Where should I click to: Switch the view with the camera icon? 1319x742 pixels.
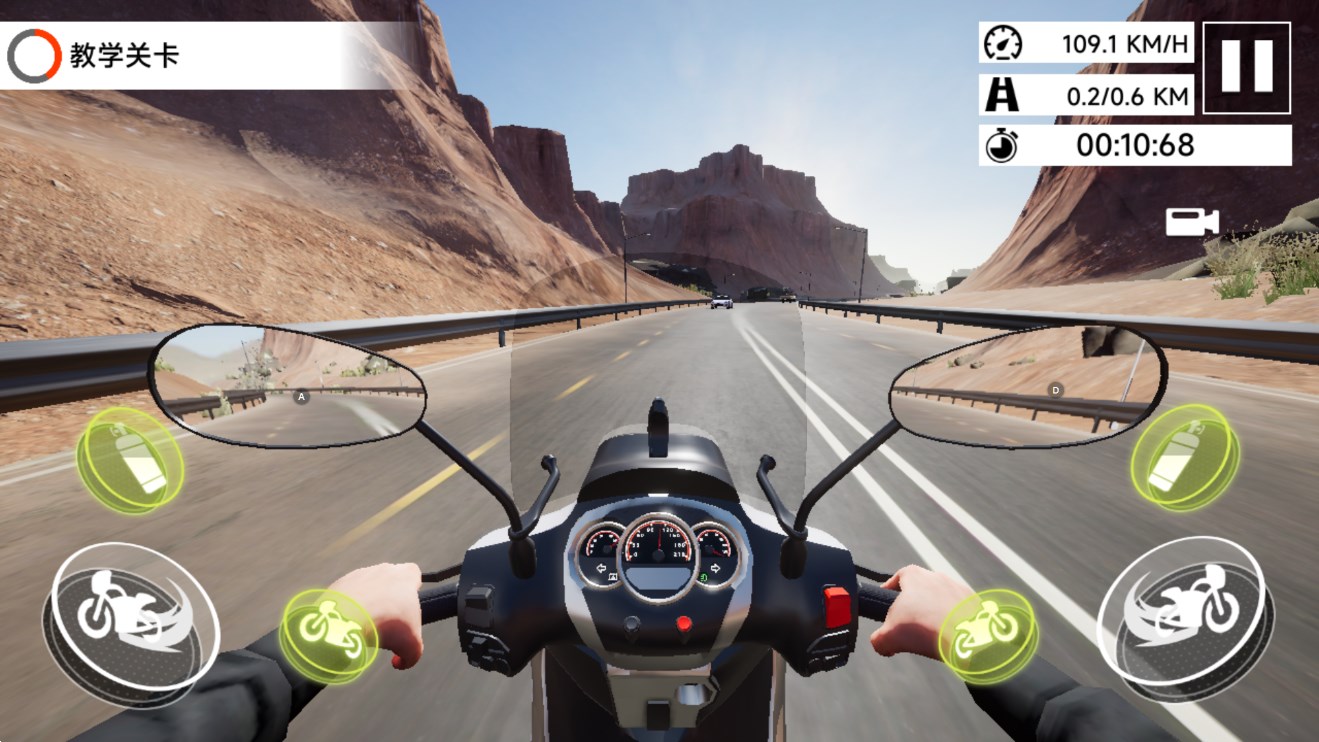(1192, 222)
